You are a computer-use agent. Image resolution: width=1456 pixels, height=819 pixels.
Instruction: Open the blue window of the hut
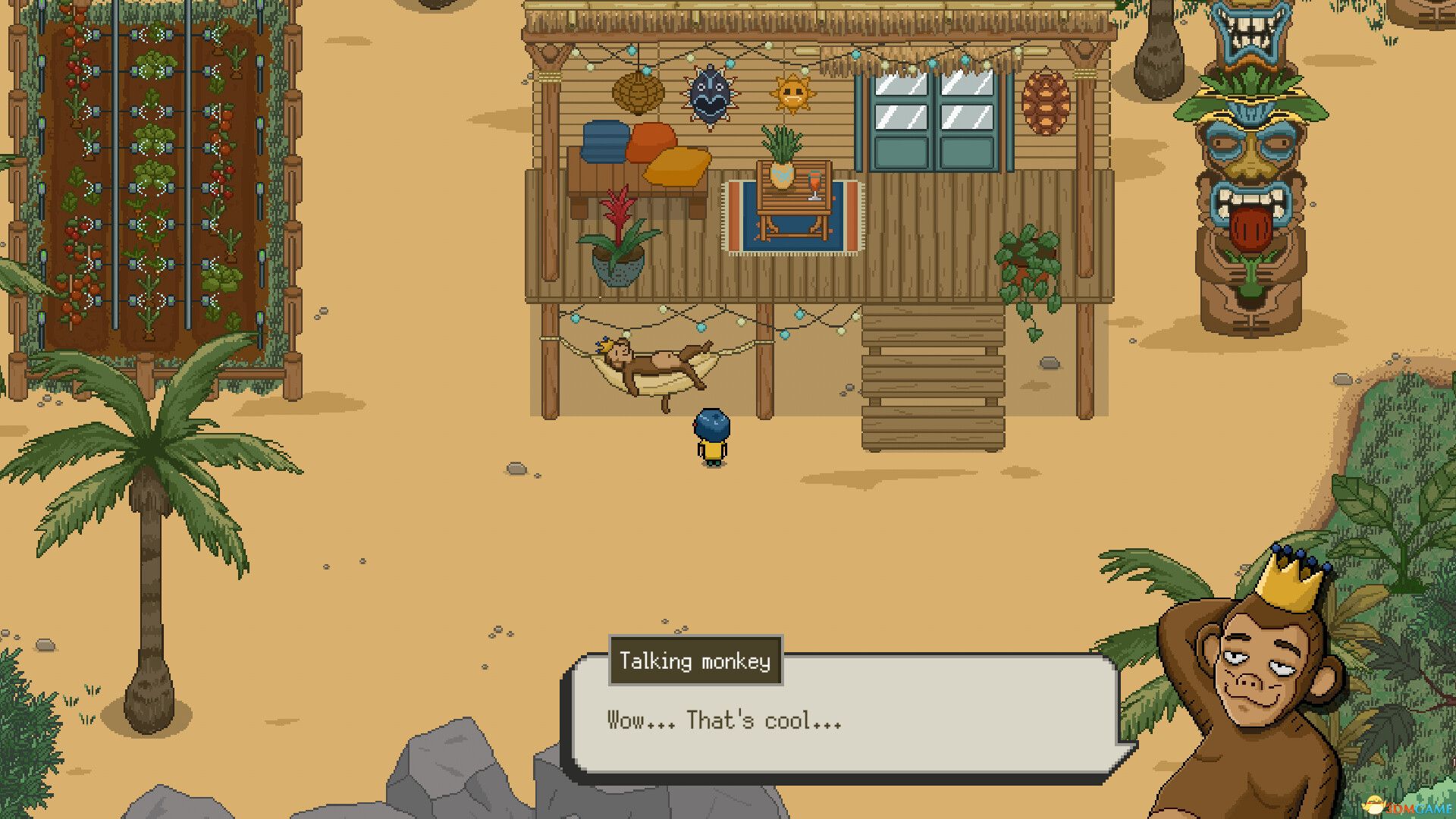pos(931,118)
